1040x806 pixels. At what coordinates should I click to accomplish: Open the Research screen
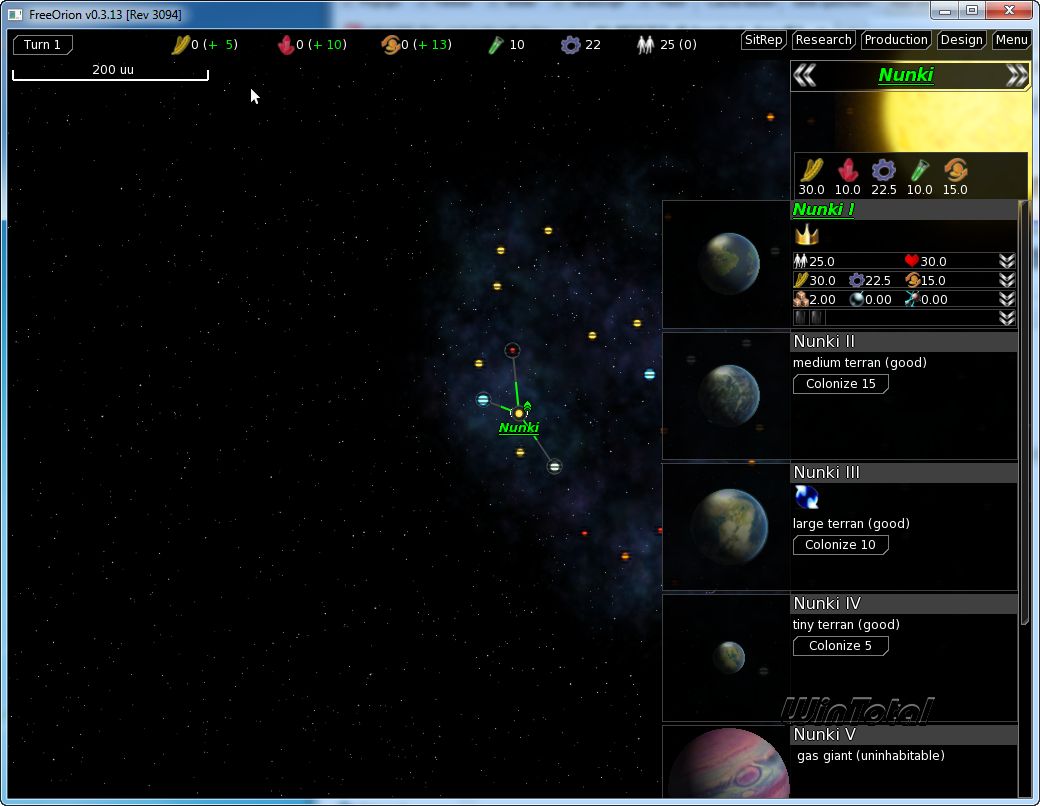coord(823,40)
